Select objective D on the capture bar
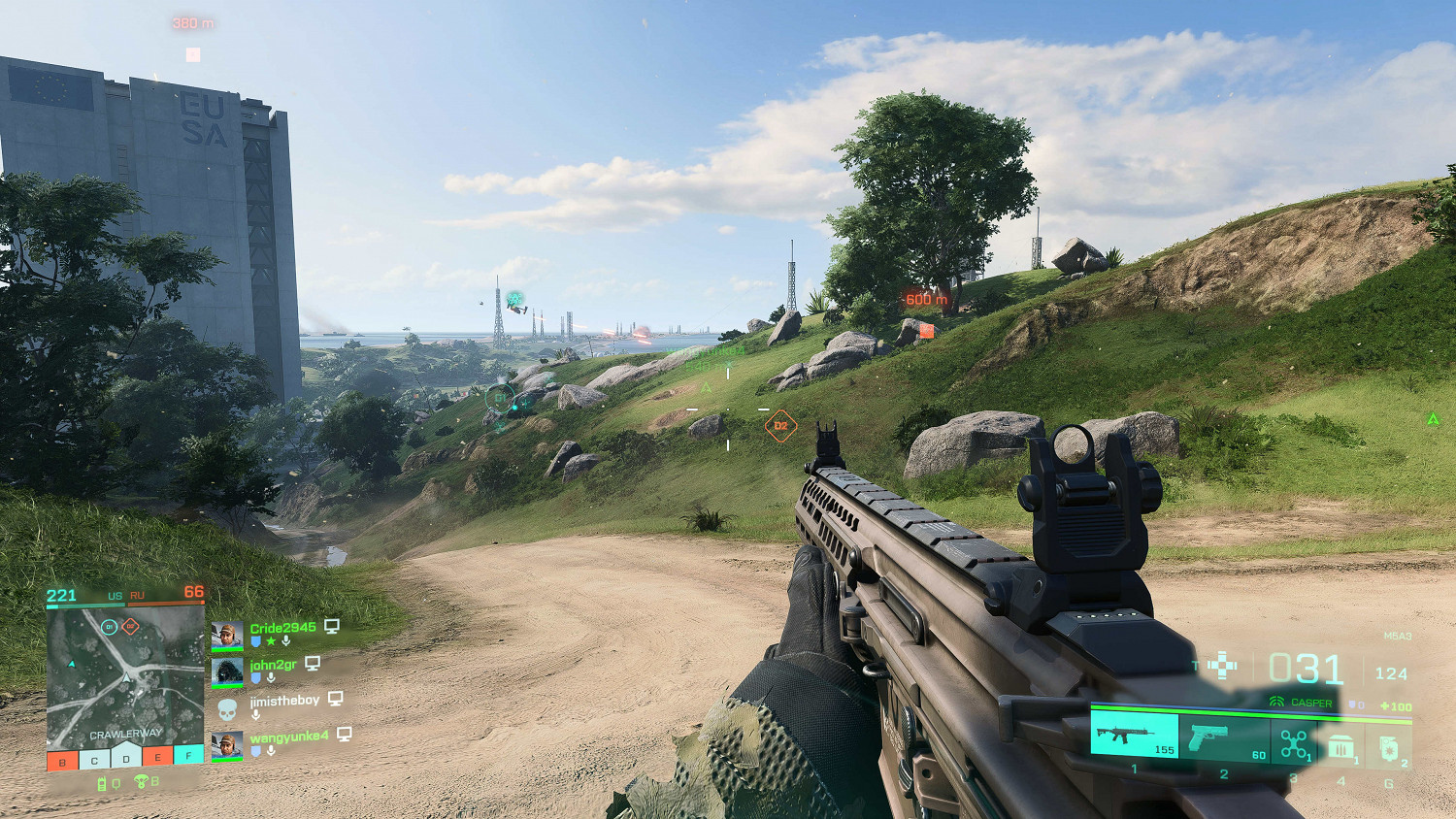The height and width of the screenshot is (819, 1456). coord(126,758)
